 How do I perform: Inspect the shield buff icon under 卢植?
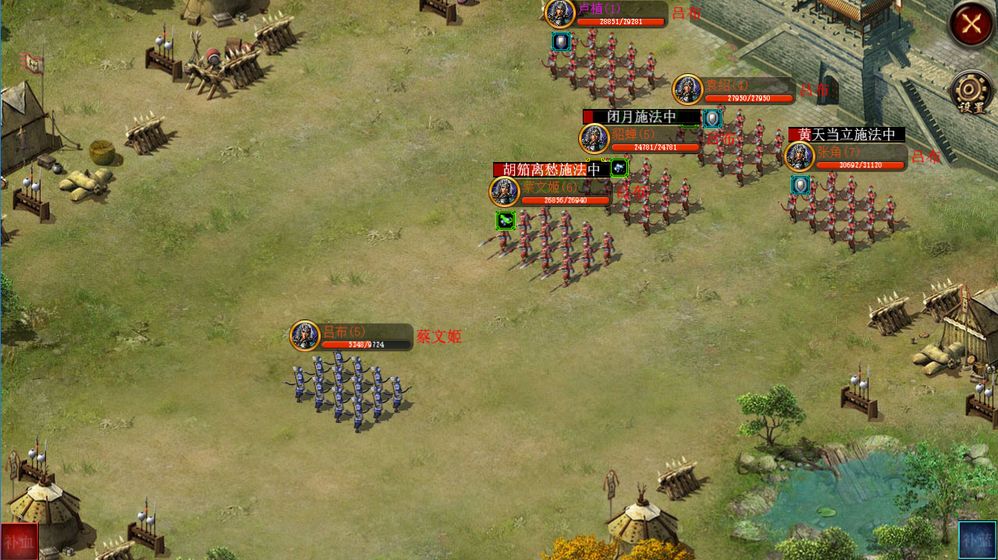561,41
